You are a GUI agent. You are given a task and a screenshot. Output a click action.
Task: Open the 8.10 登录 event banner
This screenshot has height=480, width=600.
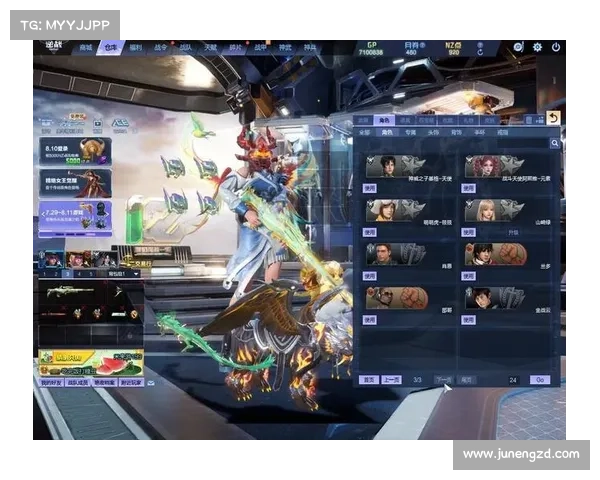coord(75,151)
